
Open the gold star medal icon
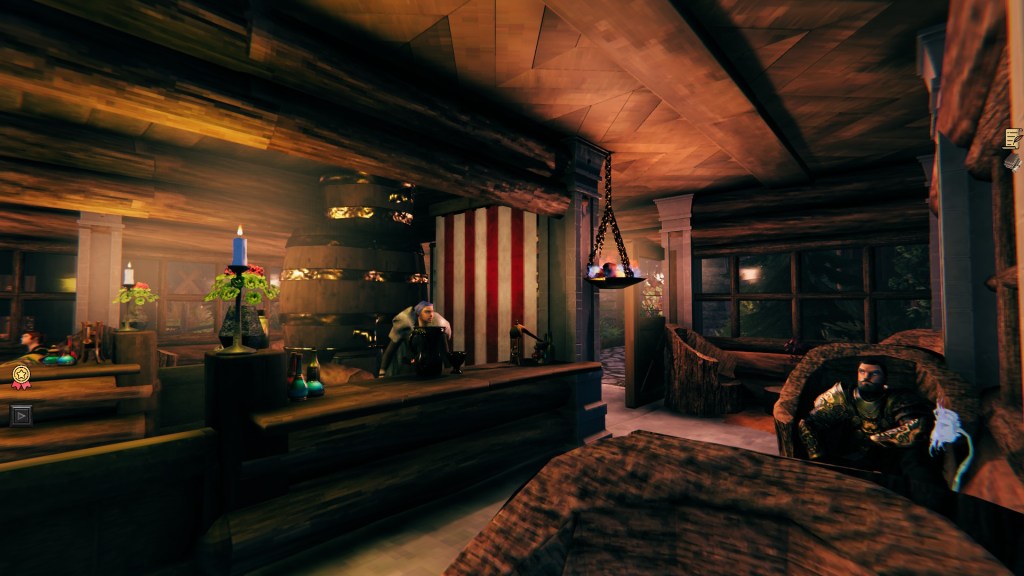pos(20,376)
